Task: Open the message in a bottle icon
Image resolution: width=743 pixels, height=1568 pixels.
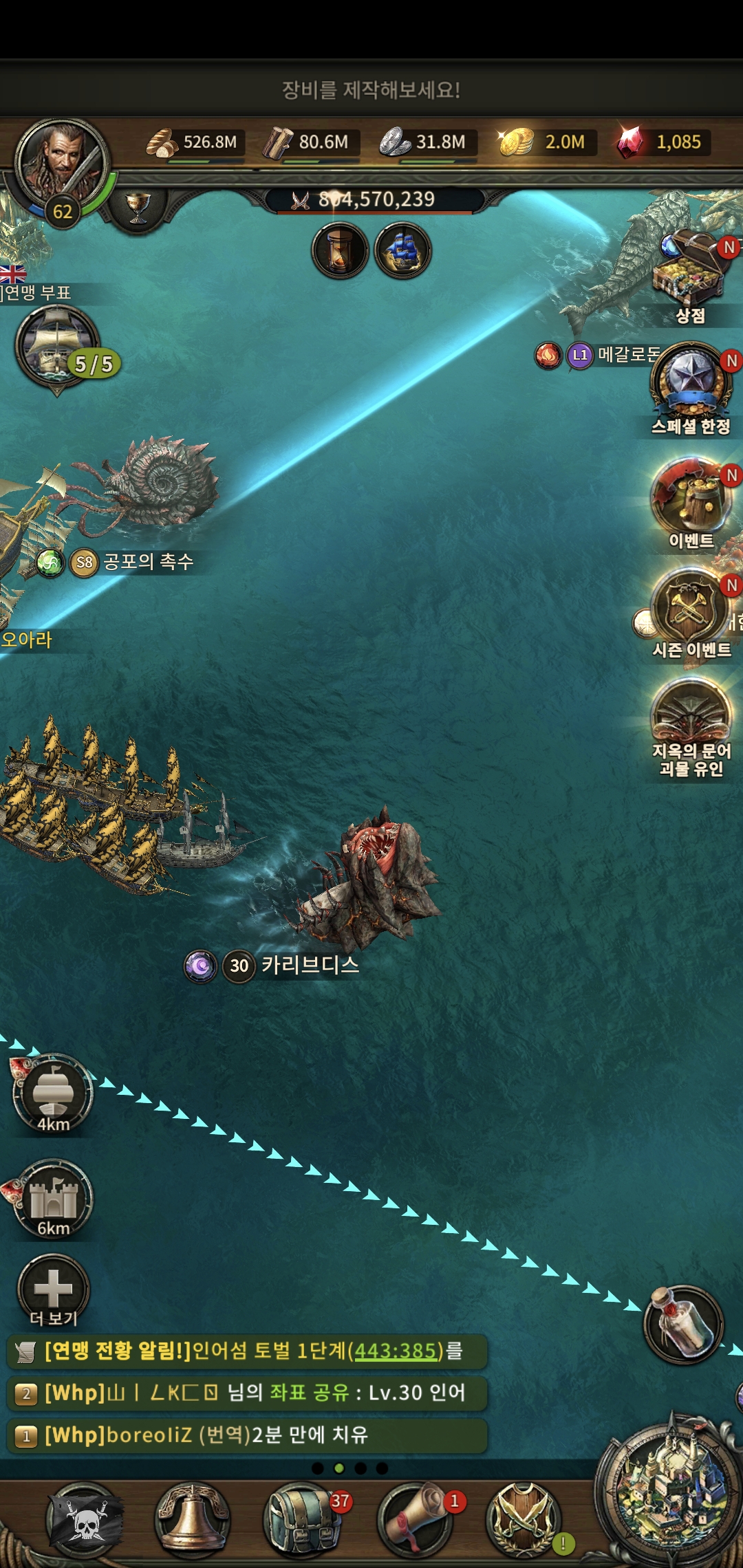Action: [684, 1324]
